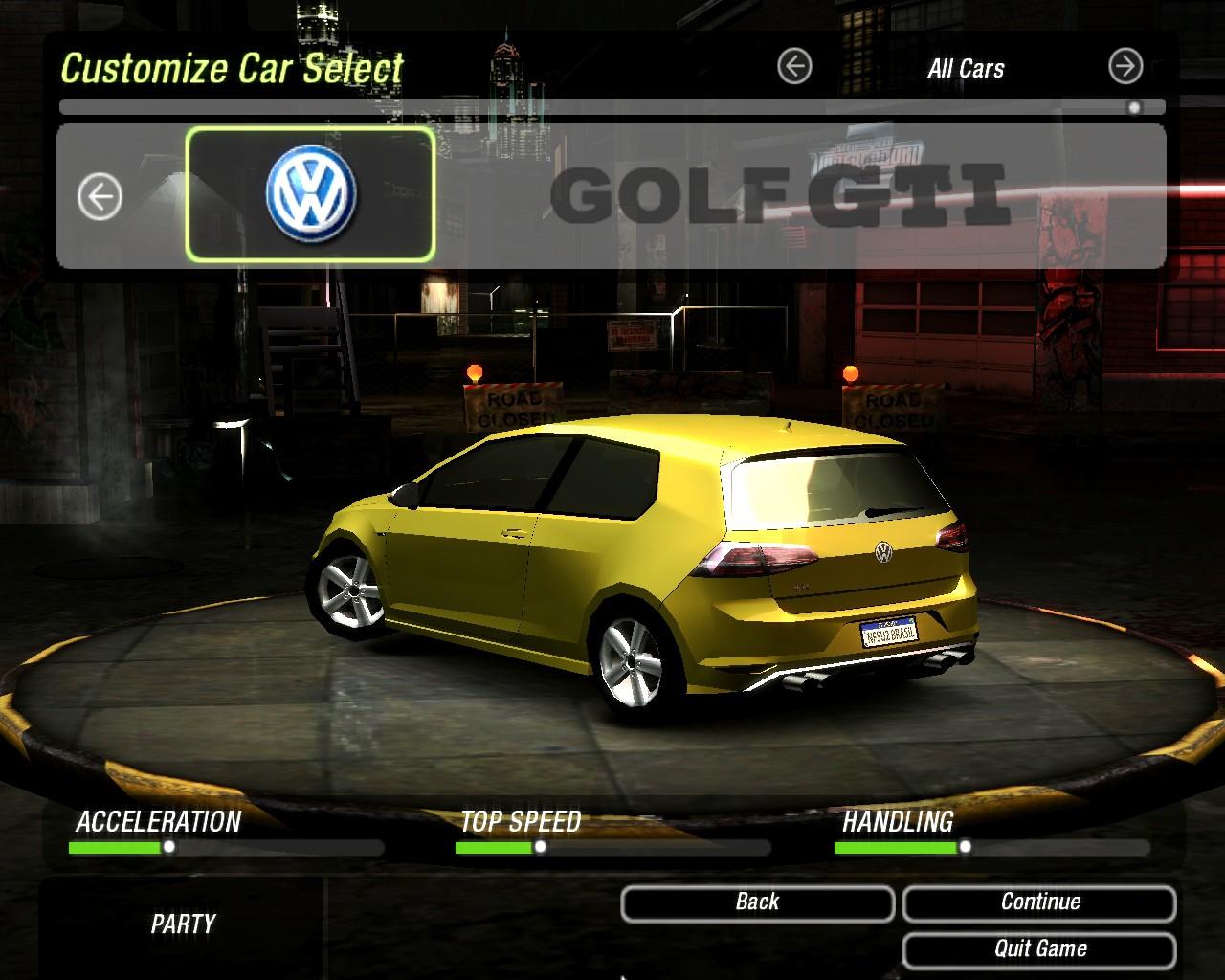Show the previous car in the list
Screen dimensions: 1225x980
coord(100,197)
